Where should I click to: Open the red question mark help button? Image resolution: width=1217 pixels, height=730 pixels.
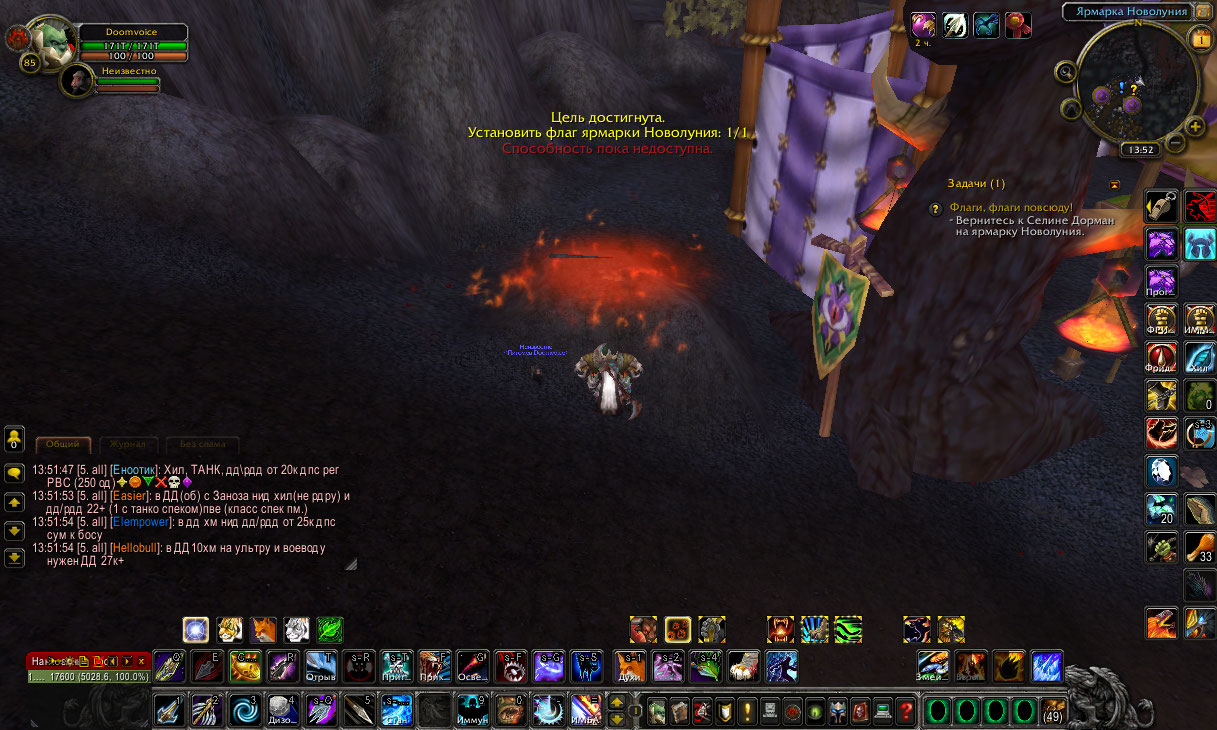pyautogui.click(x=906, y=711)
